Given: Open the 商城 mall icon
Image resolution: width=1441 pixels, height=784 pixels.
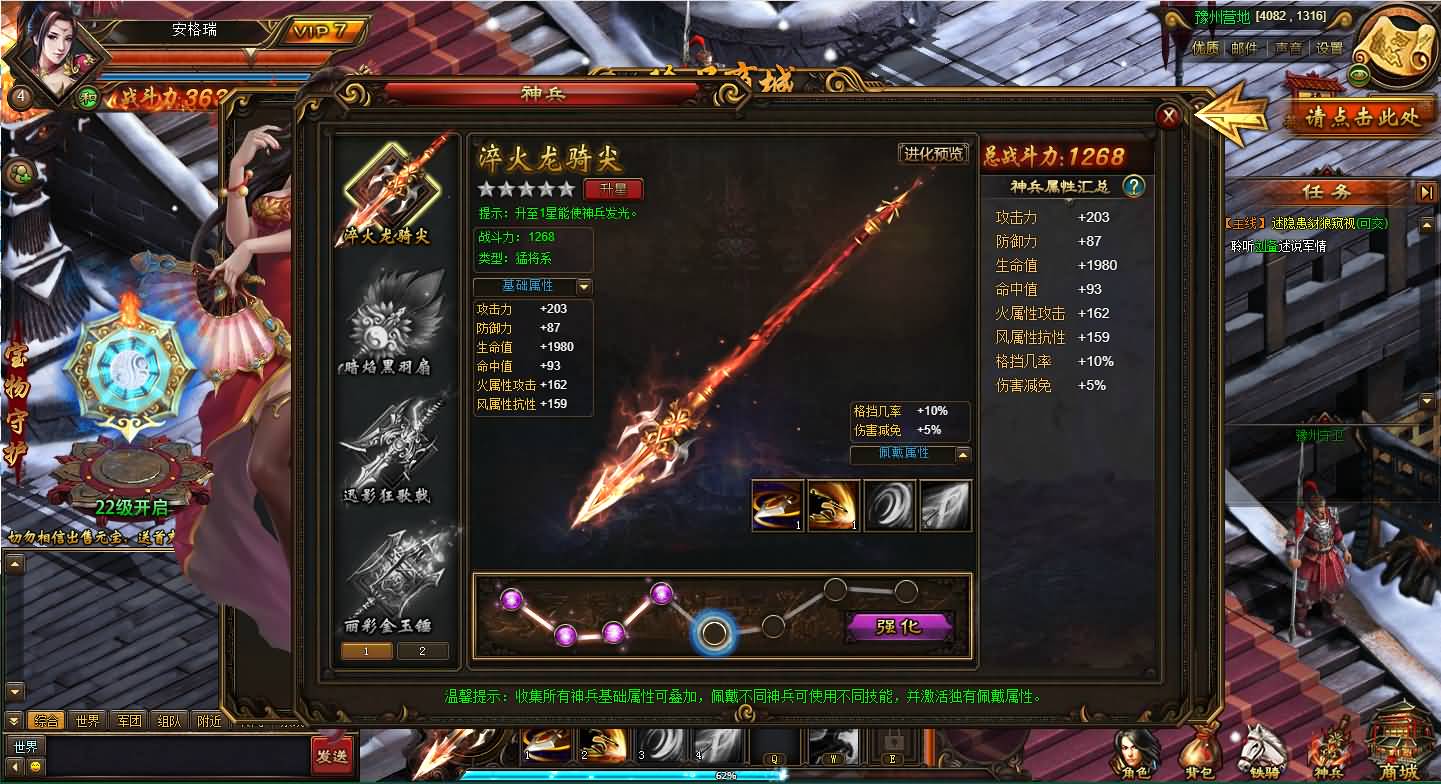Looking at the screenshot, I should pyautogui.click(x=1397, y=748).
